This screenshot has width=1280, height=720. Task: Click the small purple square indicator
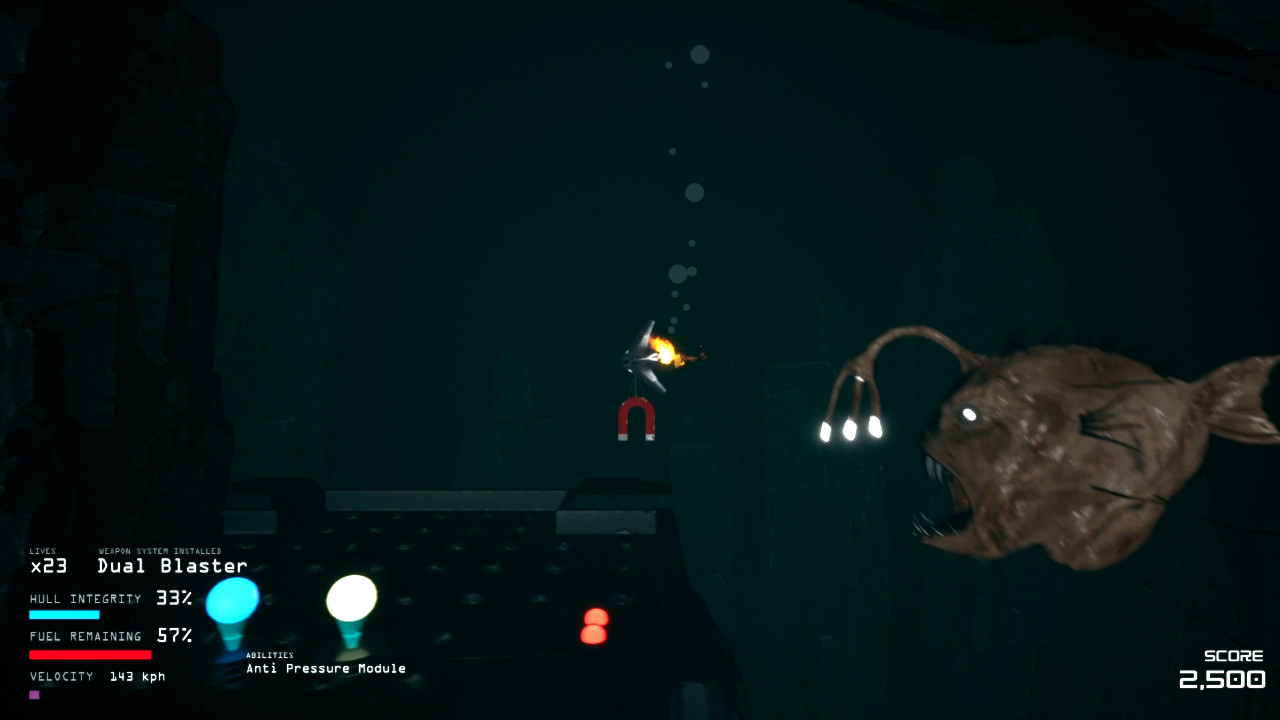[x=37, y=693]
